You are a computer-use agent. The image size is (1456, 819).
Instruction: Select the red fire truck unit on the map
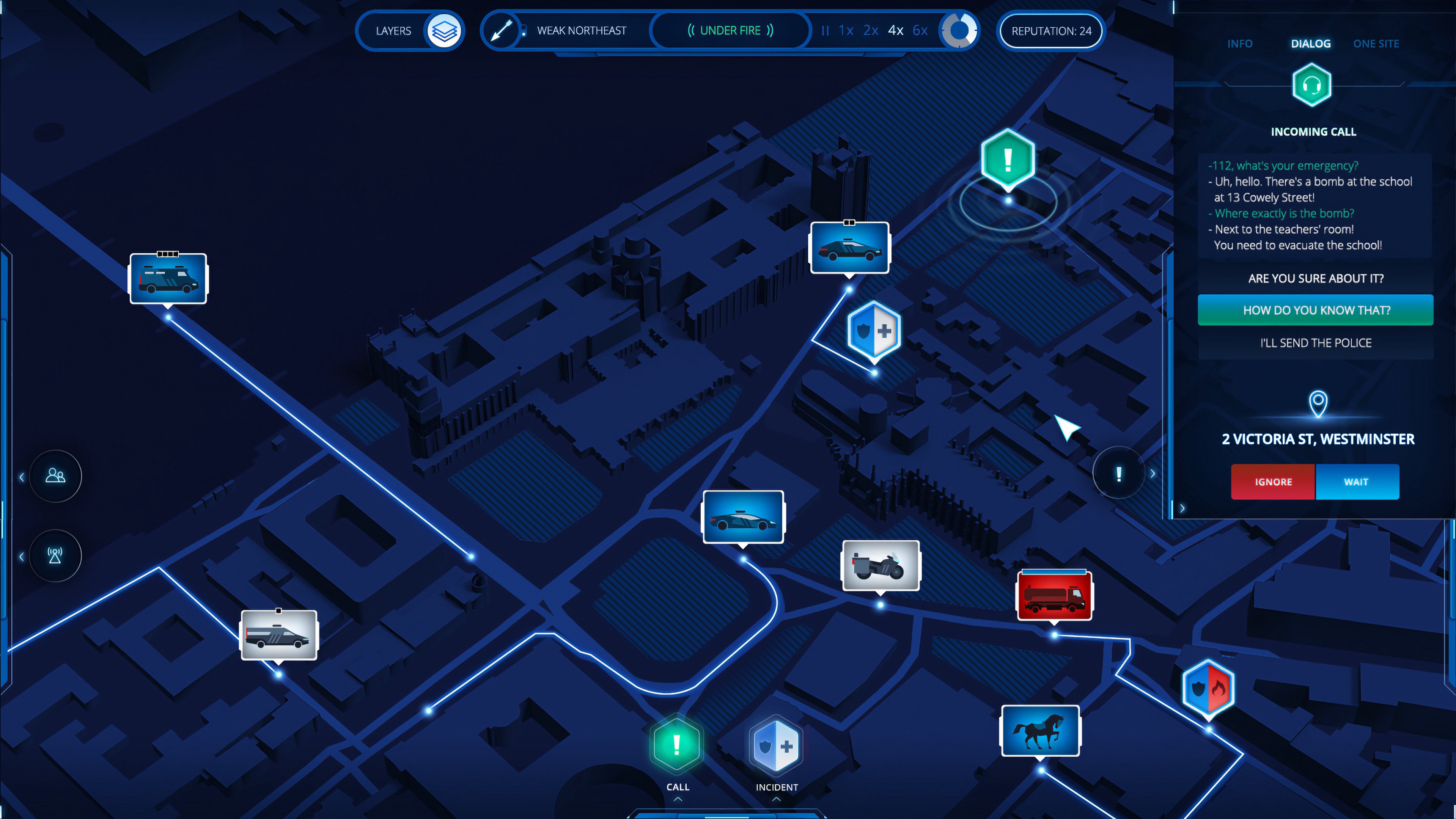pyautogui.click(x=1055, y=594)
